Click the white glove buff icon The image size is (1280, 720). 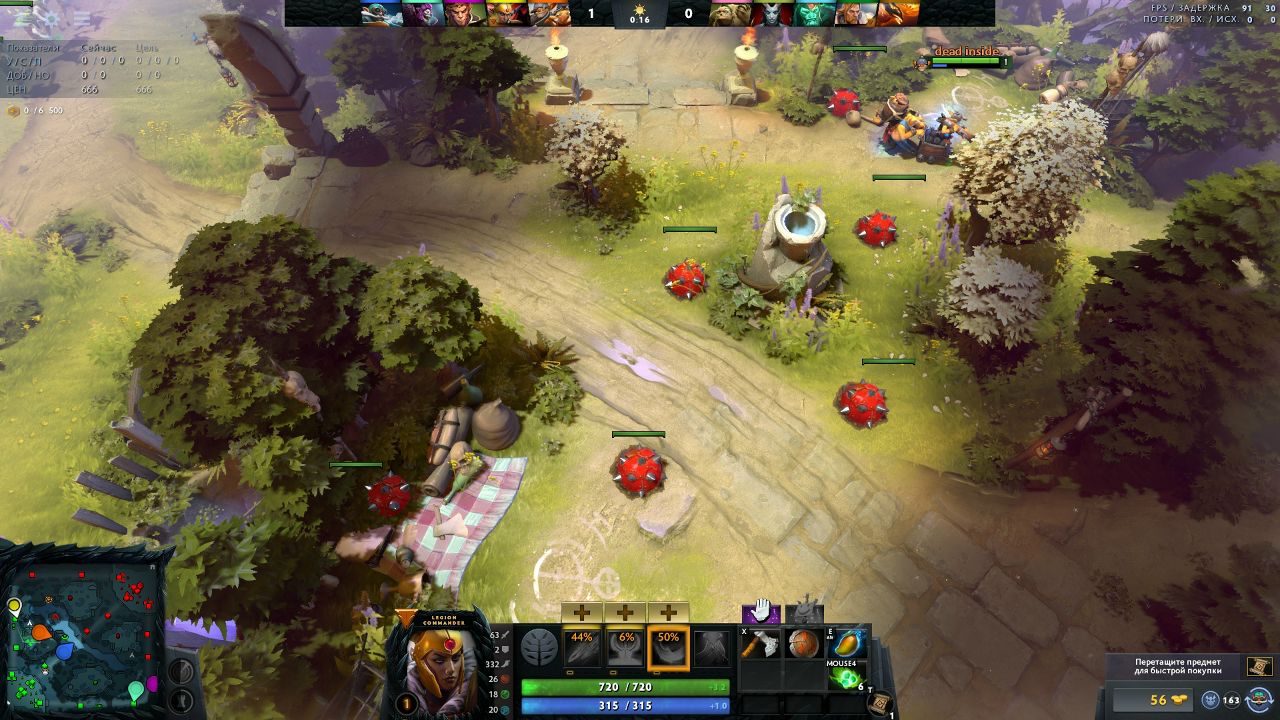point(760,610)
